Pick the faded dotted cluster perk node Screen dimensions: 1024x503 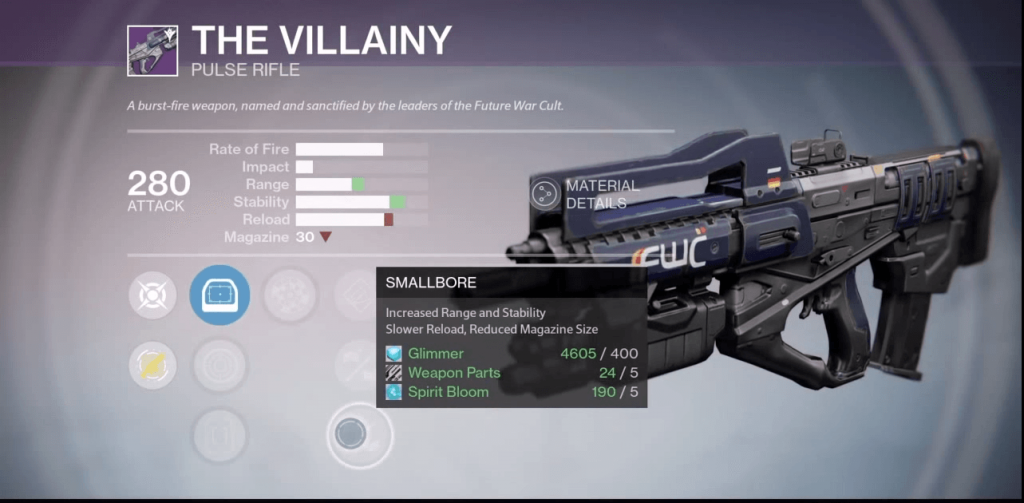[x=289, y=295]
